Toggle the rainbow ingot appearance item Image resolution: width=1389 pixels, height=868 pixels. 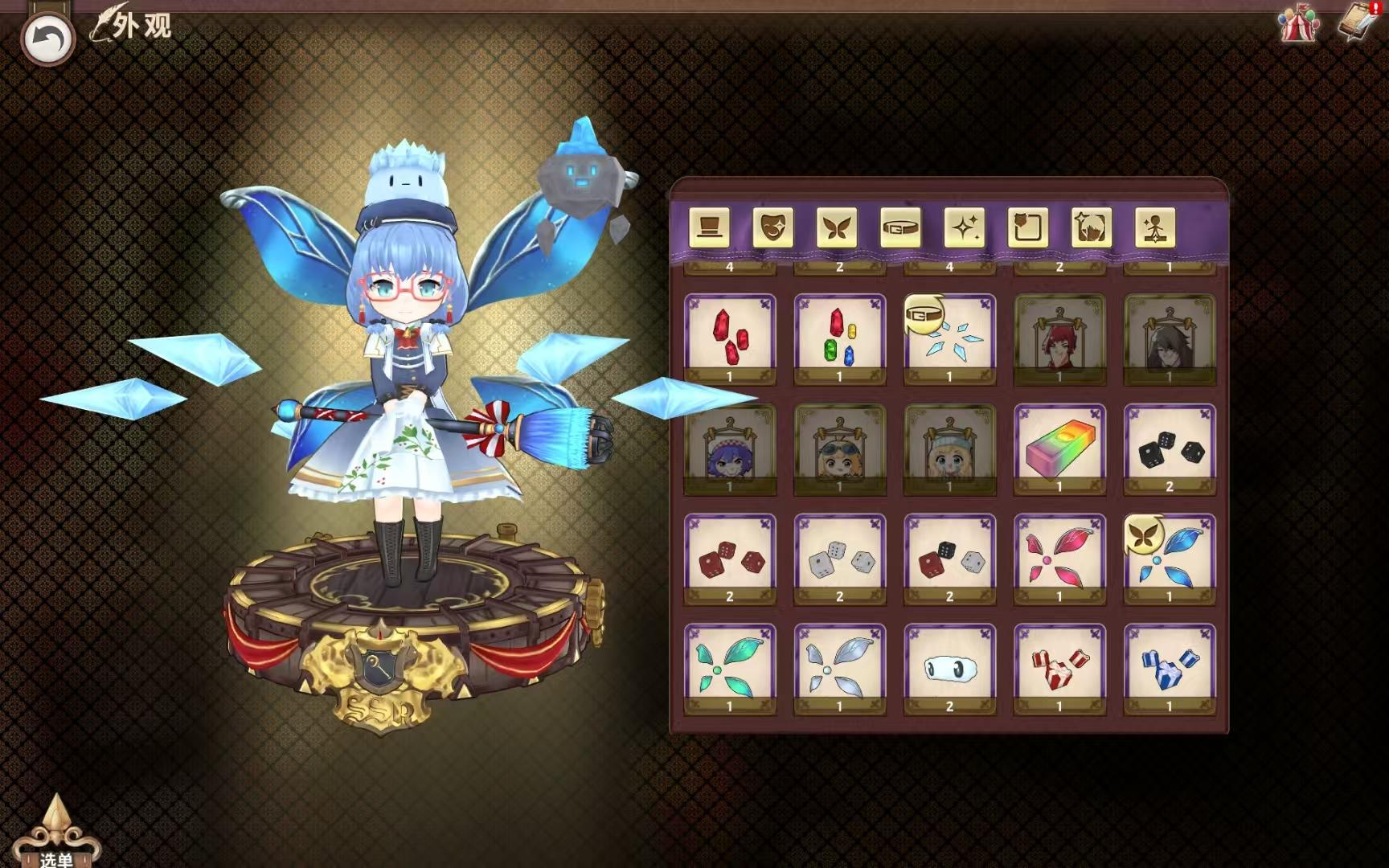click(x=1059, y=448)
